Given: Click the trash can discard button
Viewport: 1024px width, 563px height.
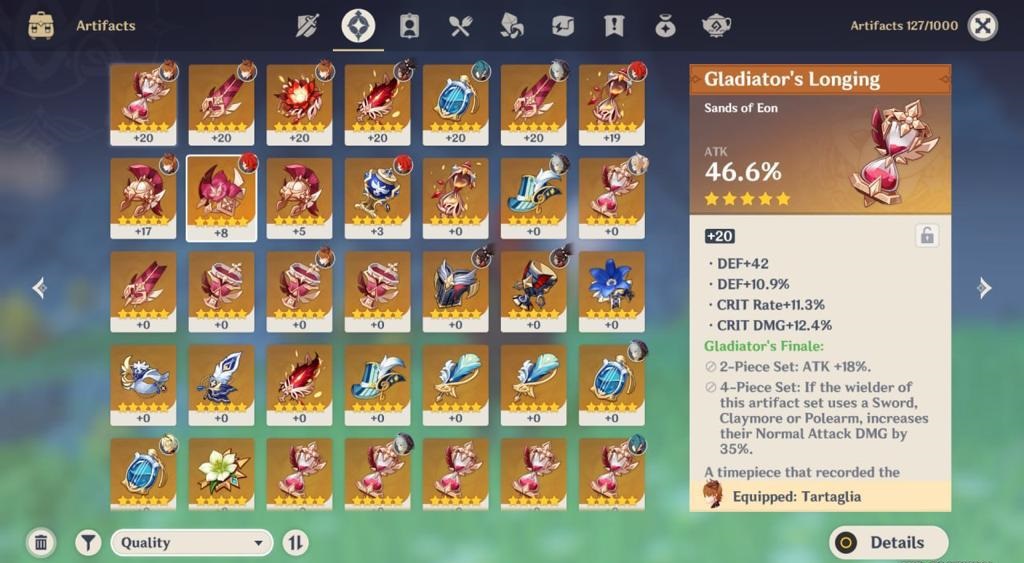Looking at the screenshot, I should [41, 542].
